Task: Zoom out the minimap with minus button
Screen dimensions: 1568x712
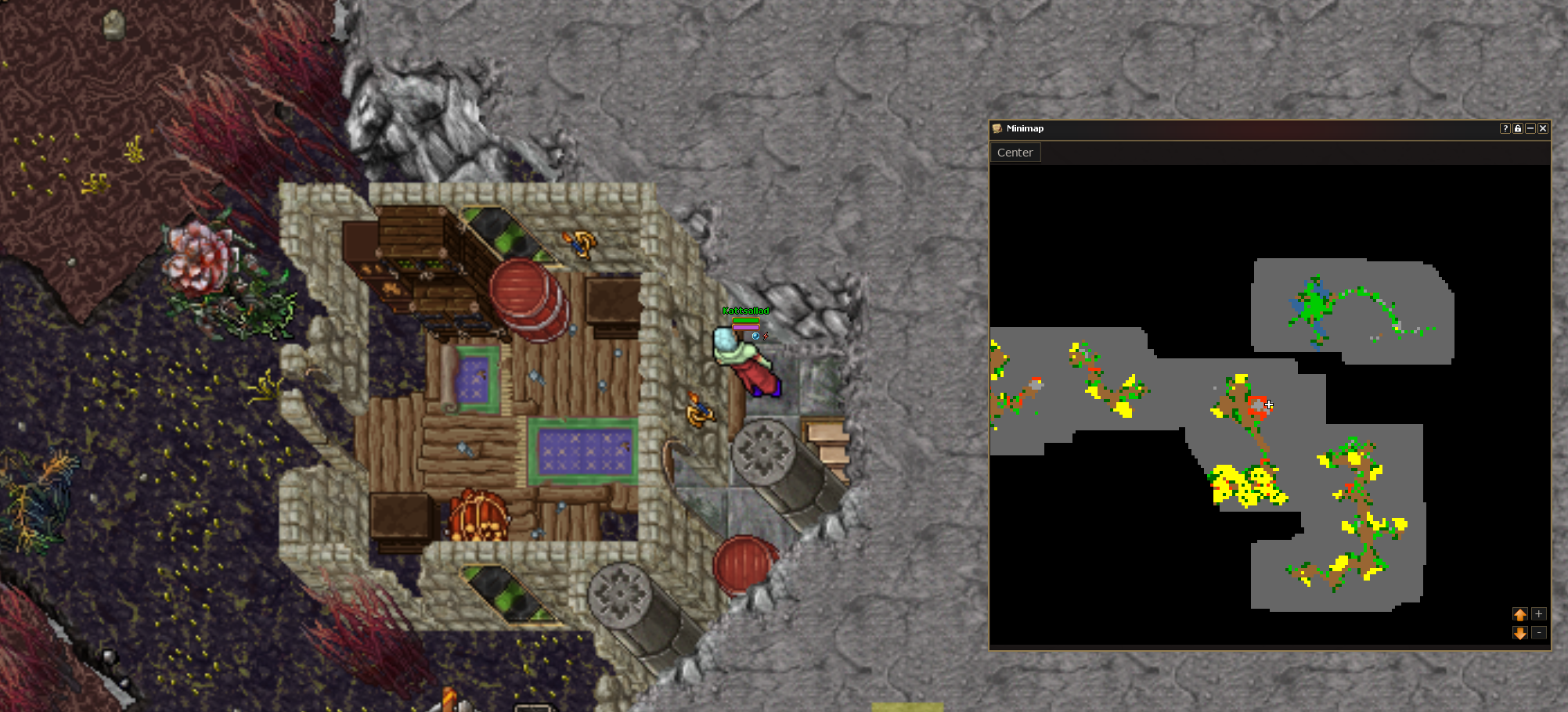Action: pos(1538,632)
